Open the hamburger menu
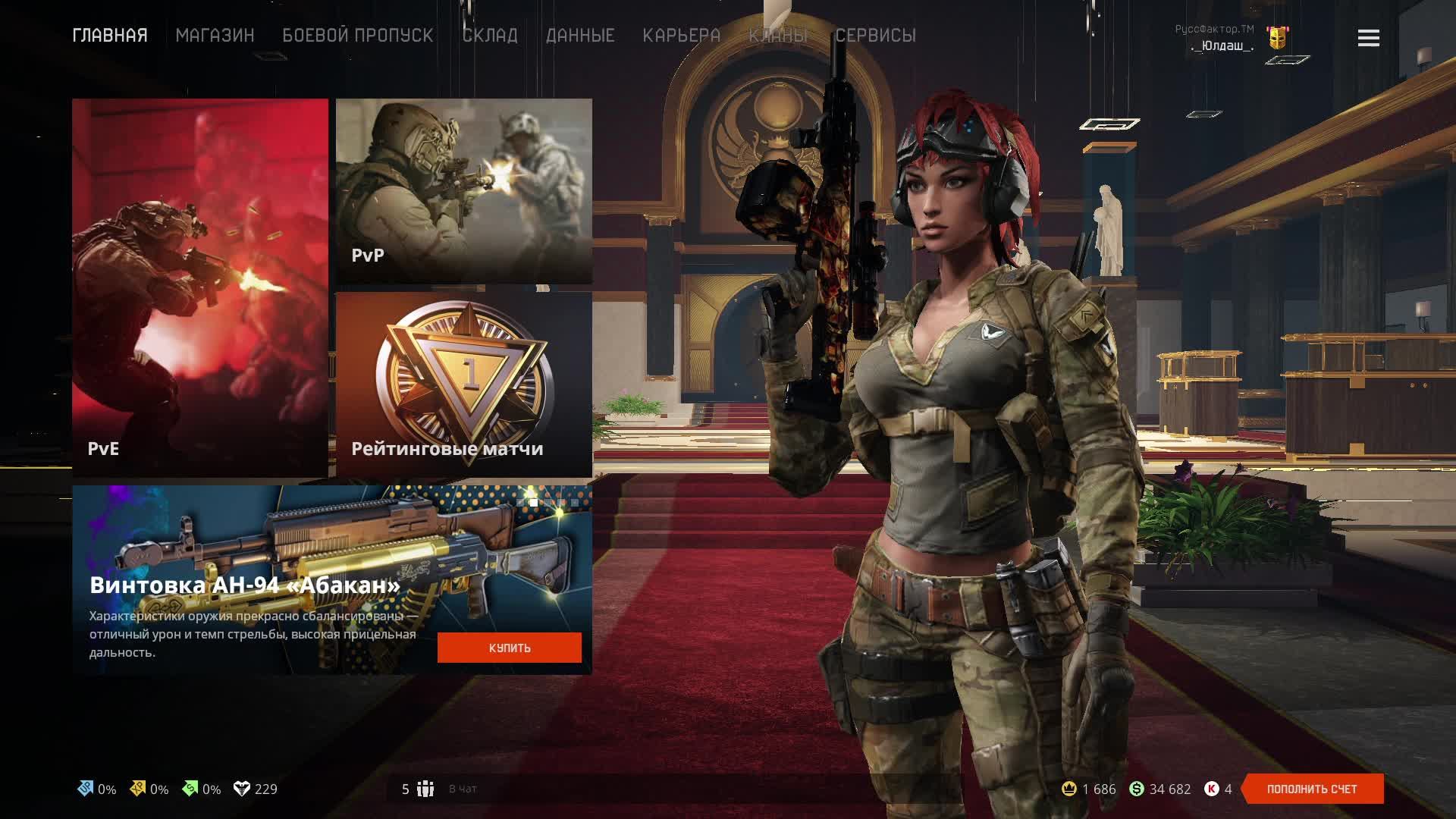This screenshot has height=819, width=1456. (x=1368, y=38)
